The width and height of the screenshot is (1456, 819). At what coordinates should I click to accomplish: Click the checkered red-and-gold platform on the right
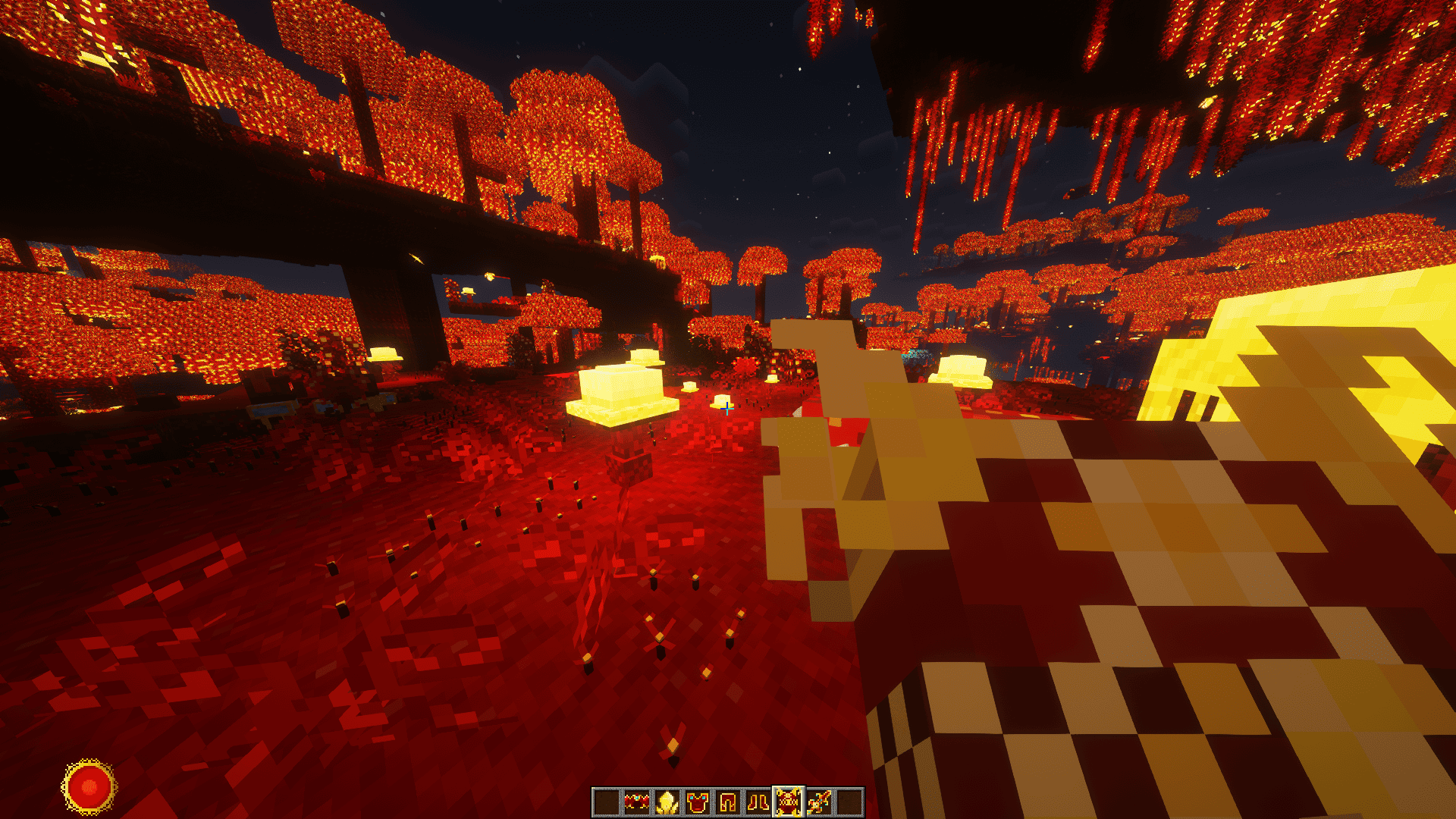click(1137, 607)
